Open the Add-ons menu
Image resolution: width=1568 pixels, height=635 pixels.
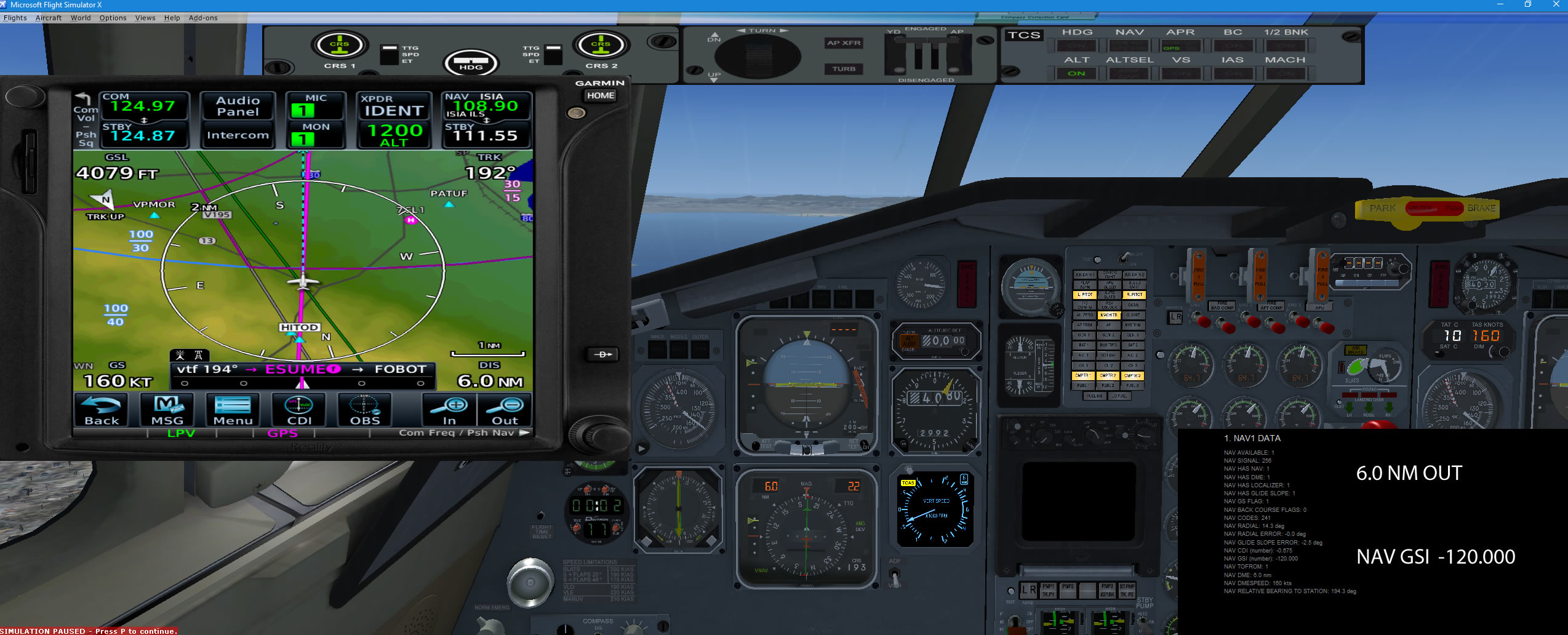point(203,18)
